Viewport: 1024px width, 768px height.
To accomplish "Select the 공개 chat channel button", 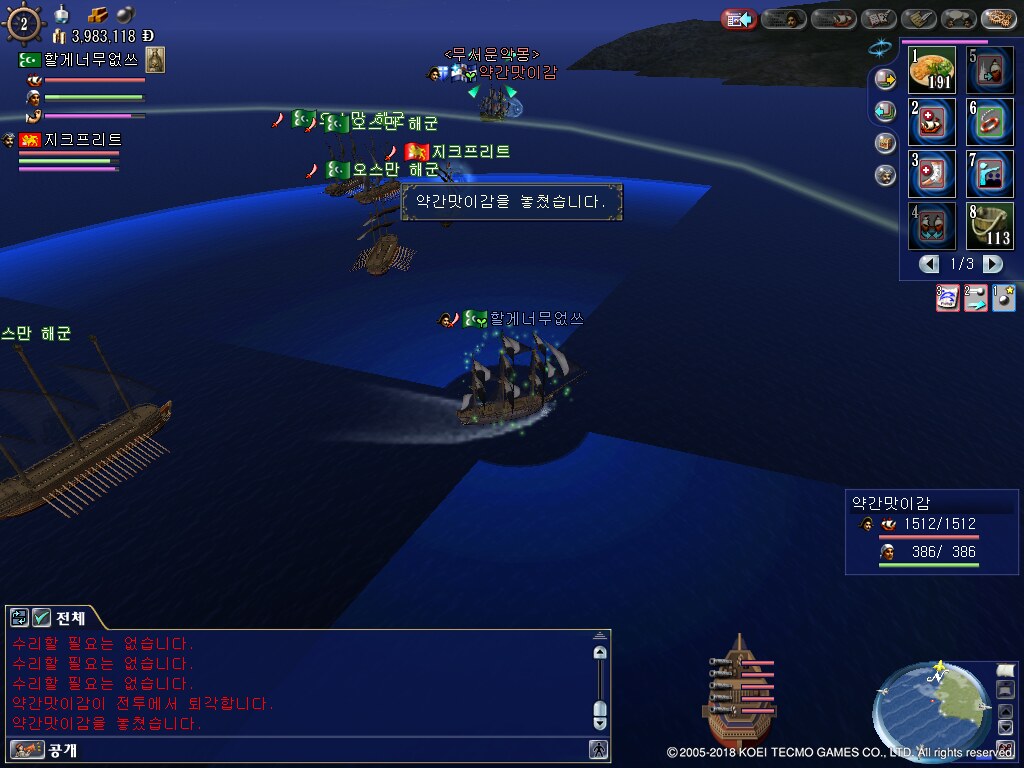I will (44, 749).
